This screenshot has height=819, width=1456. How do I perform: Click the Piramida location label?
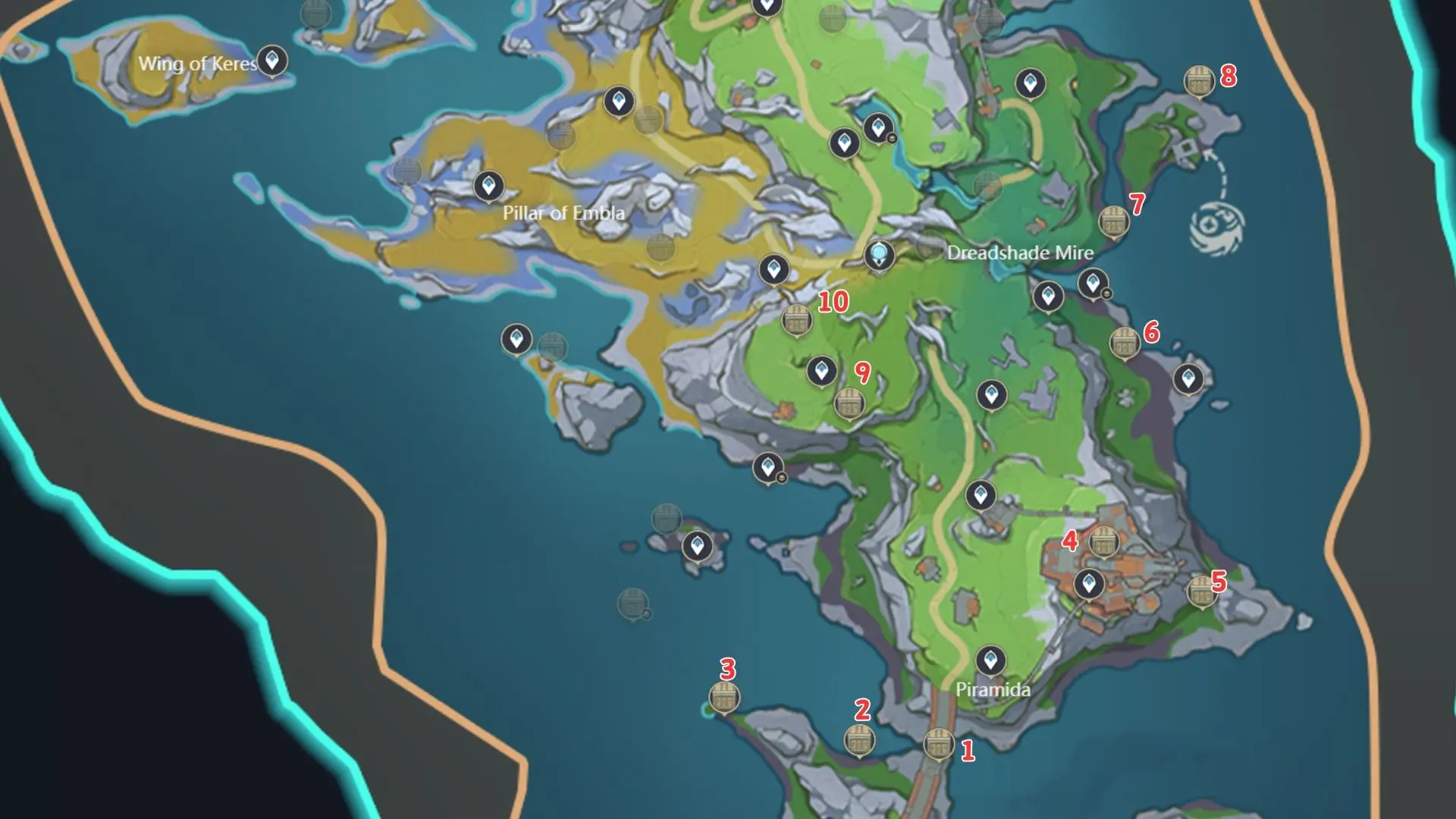[x=994, y=690]
